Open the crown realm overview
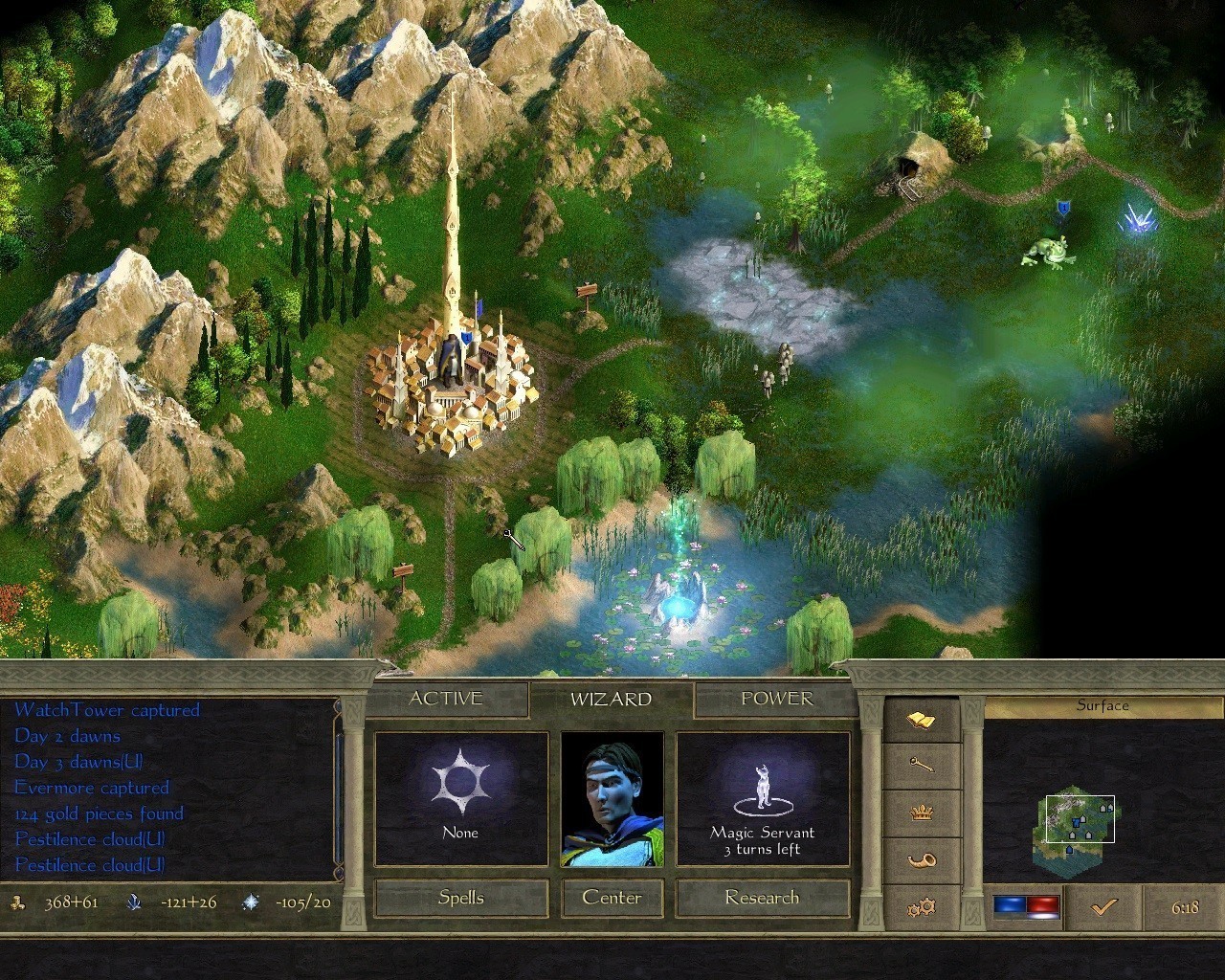This screenshot has height=980, width=1225. coord(921,813)
